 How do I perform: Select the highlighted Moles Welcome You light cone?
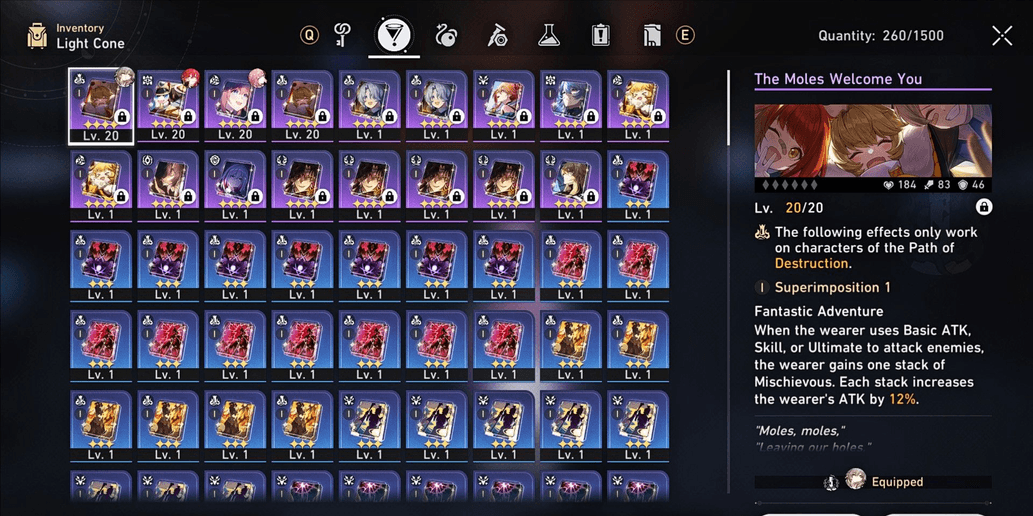point(101,106)
